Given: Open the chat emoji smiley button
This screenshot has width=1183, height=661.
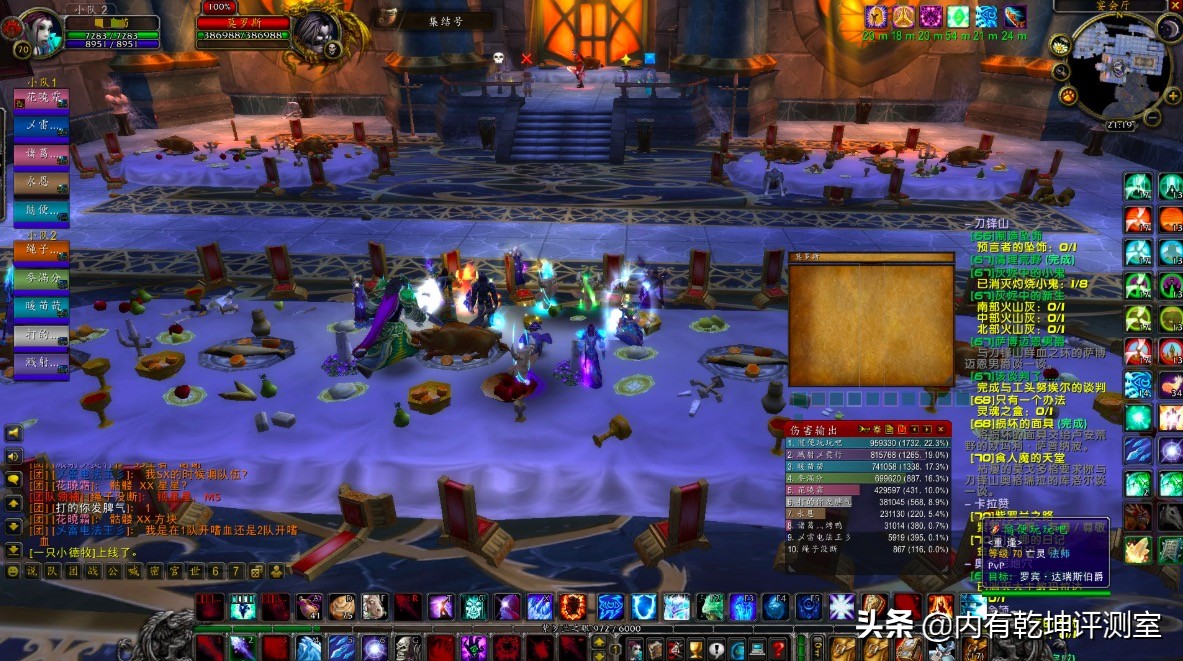Looking at the screenshot, I should pos(13,571).
